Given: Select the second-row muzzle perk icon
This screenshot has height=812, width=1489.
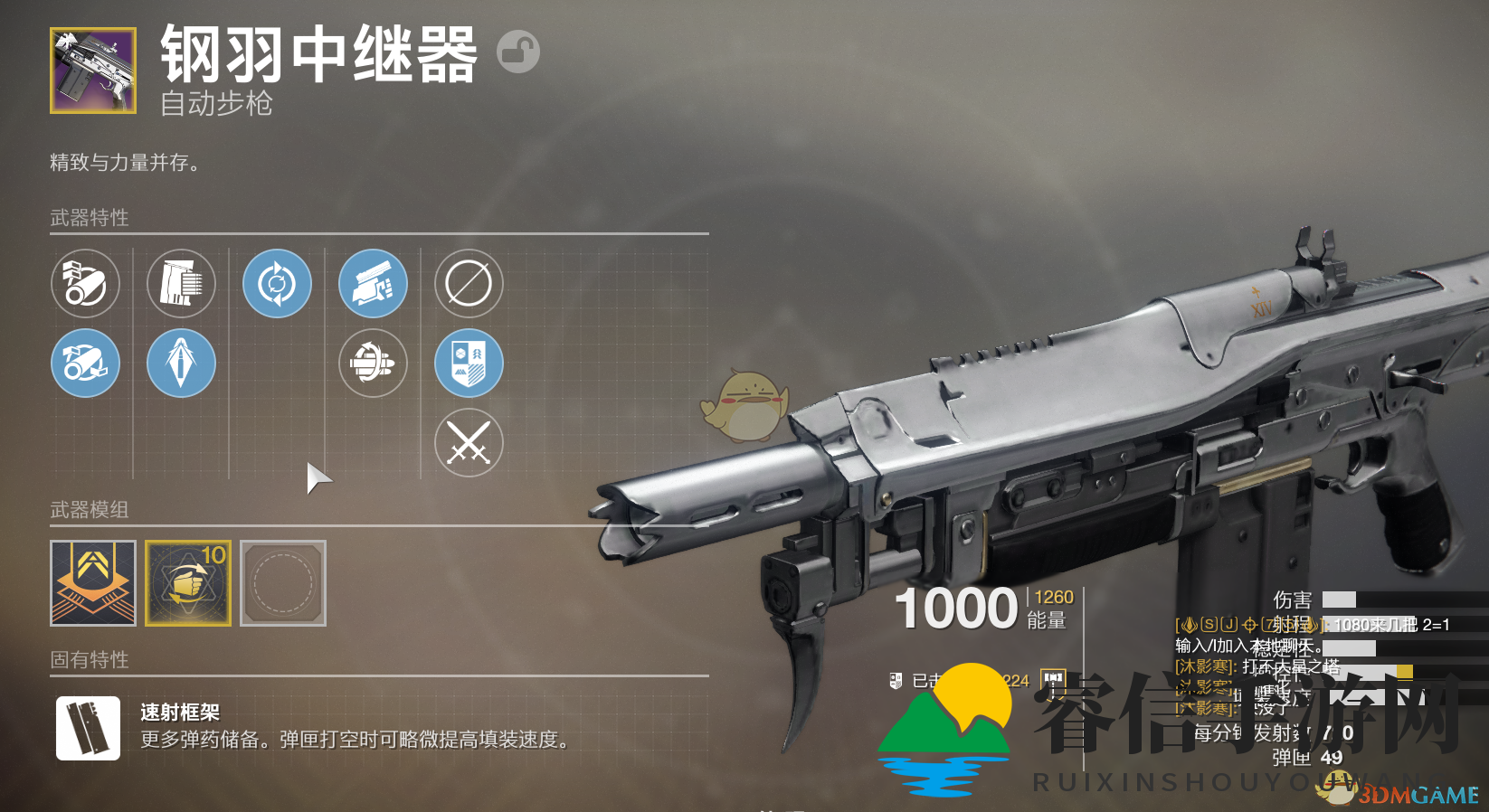Looking at the screenshot, I should coord(86,364).
